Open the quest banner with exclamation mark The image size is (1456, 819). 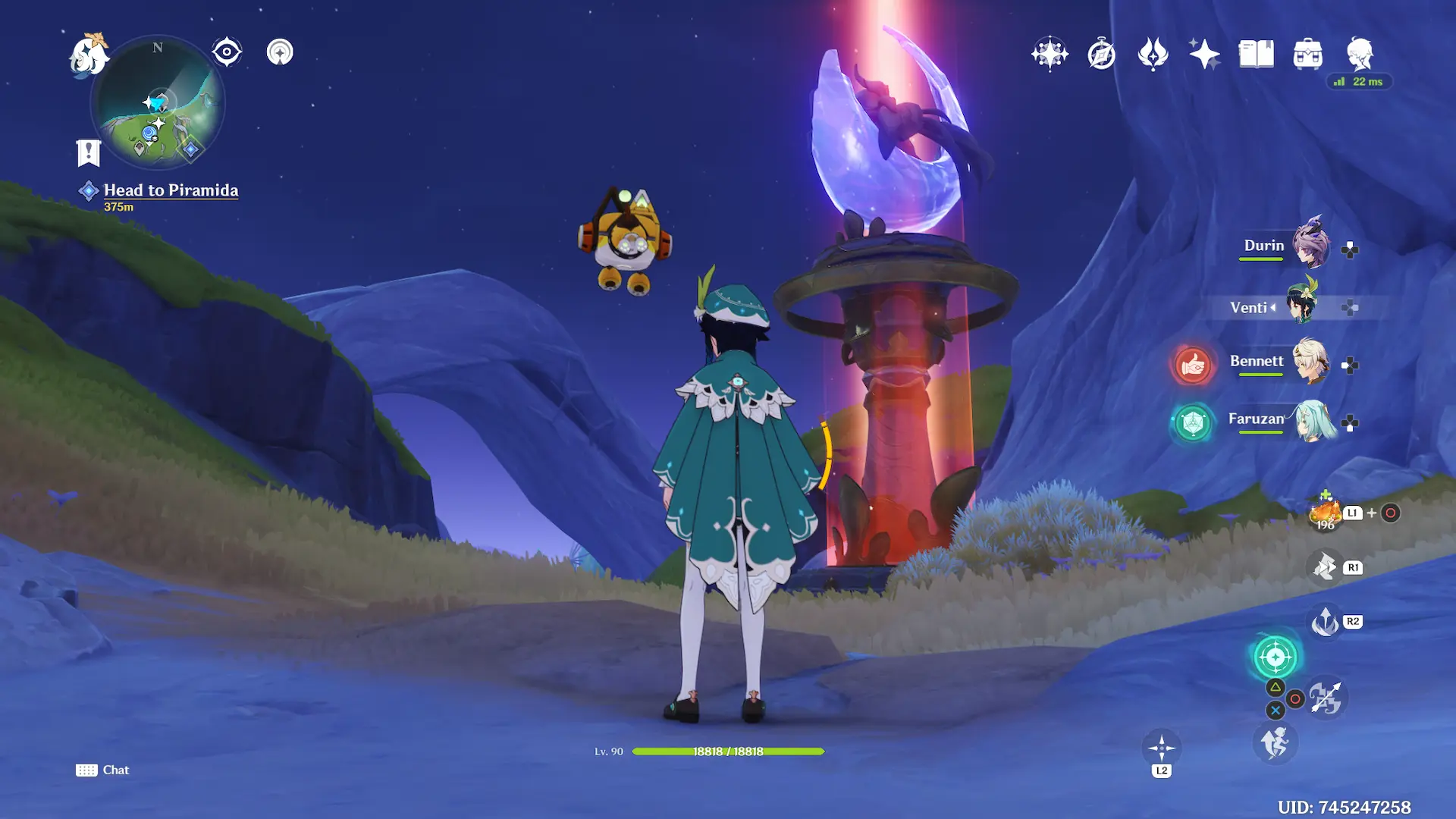89,152
